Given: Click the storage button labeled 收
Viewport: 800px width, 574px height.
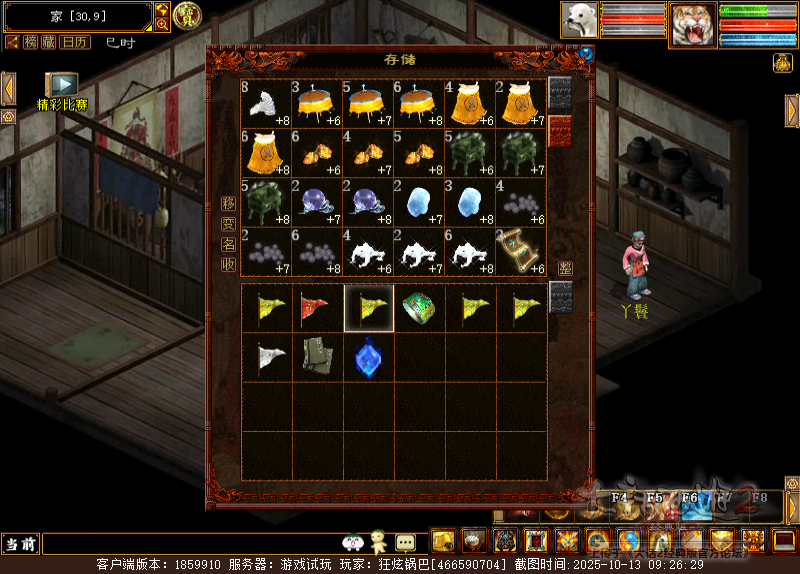Looking at the screenshot, I should 229,264.
